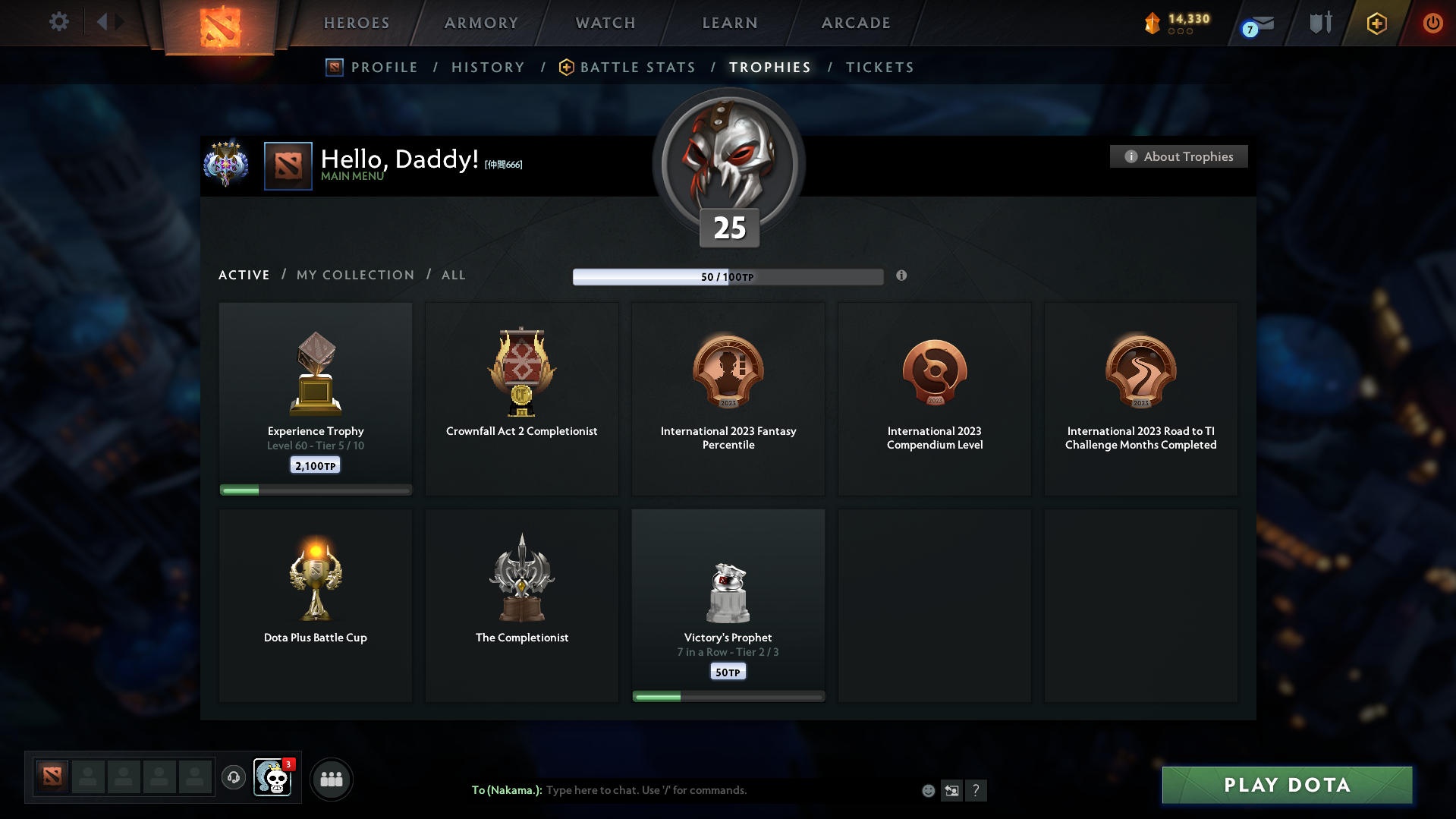Open the chat help question mark panel

pyautogui.click(x=976, y=790)
